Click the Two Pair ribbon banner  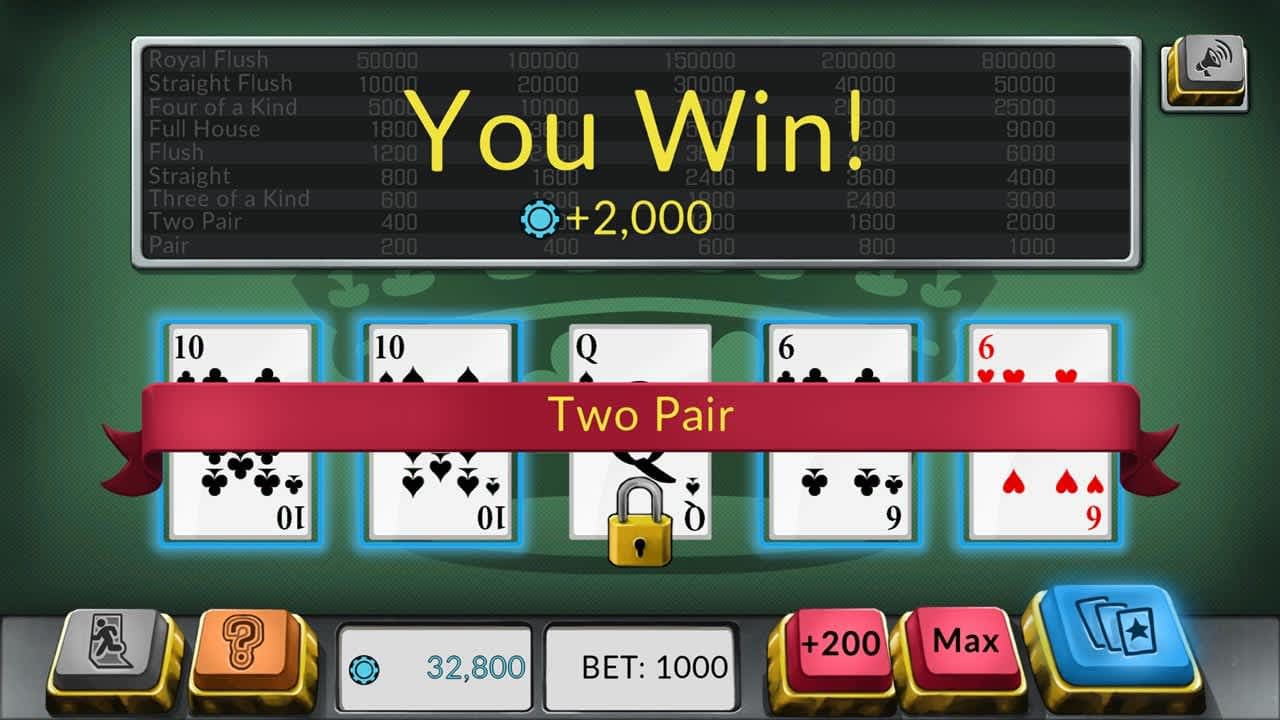click(640, 414)
